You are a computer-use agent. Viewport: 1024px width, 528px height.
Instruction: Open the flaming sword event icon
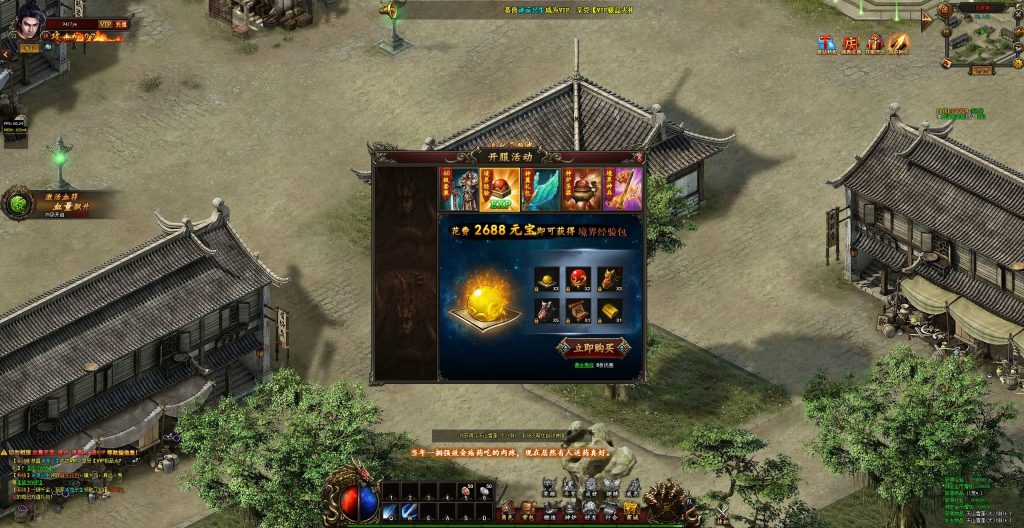[899, 43]
